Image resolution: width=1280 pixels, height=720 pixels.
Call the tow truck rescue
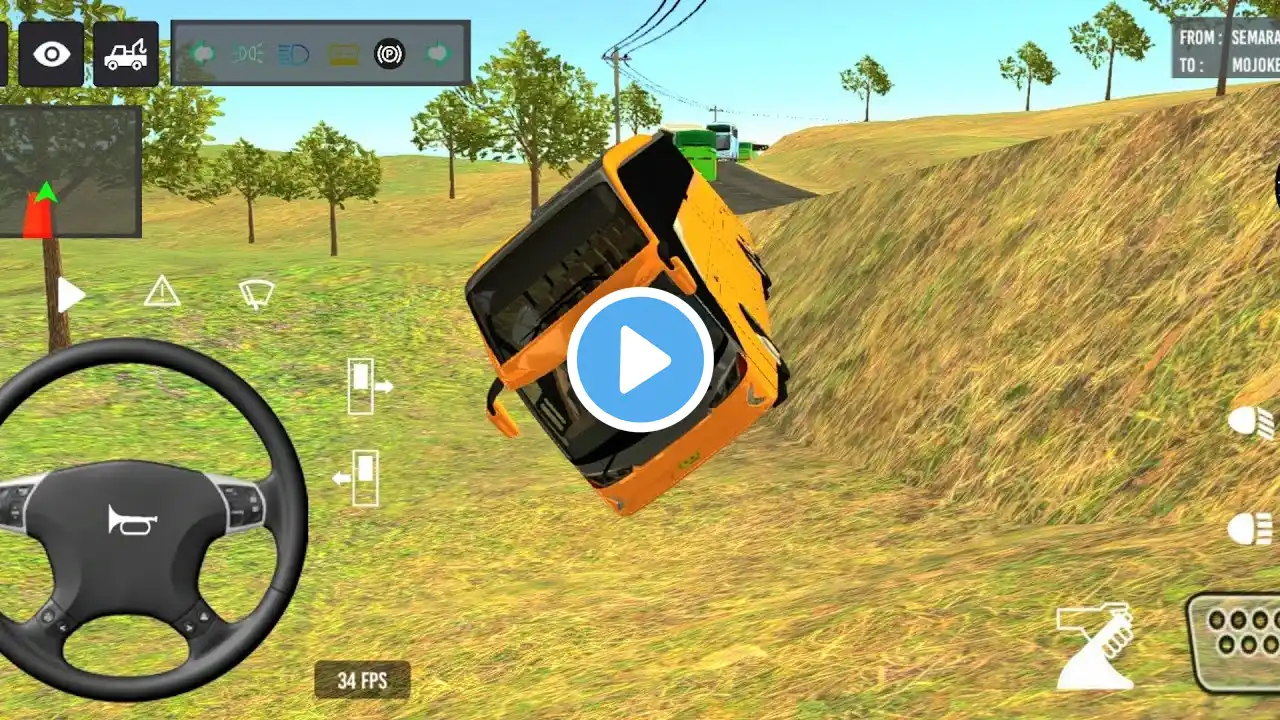tap(126, 53)
